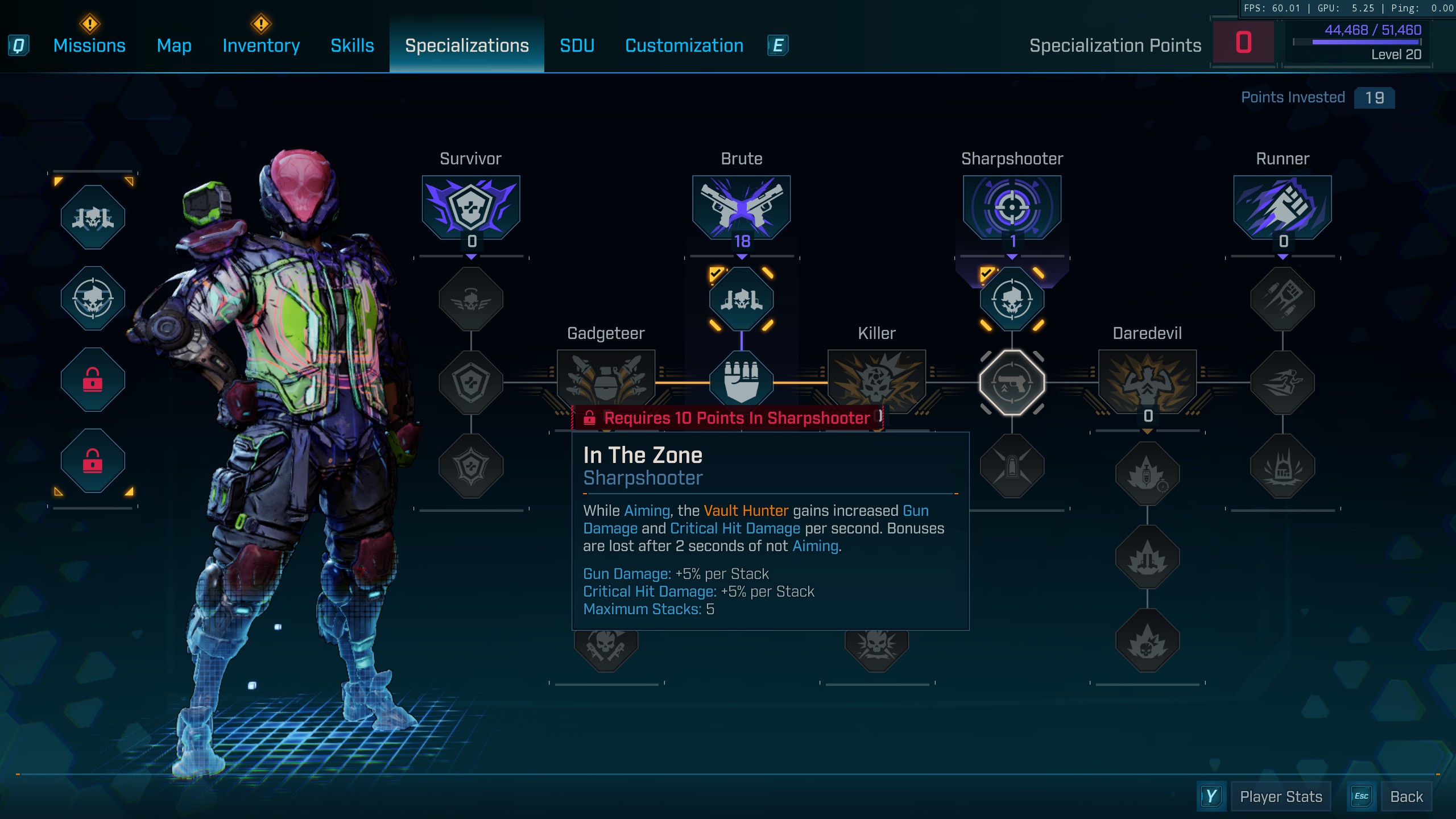Image resolution: width=1456 pixels, height=819 pixels.
Task: Select the Daredevil flexing-figure emblem
Action: [1147, 380]
